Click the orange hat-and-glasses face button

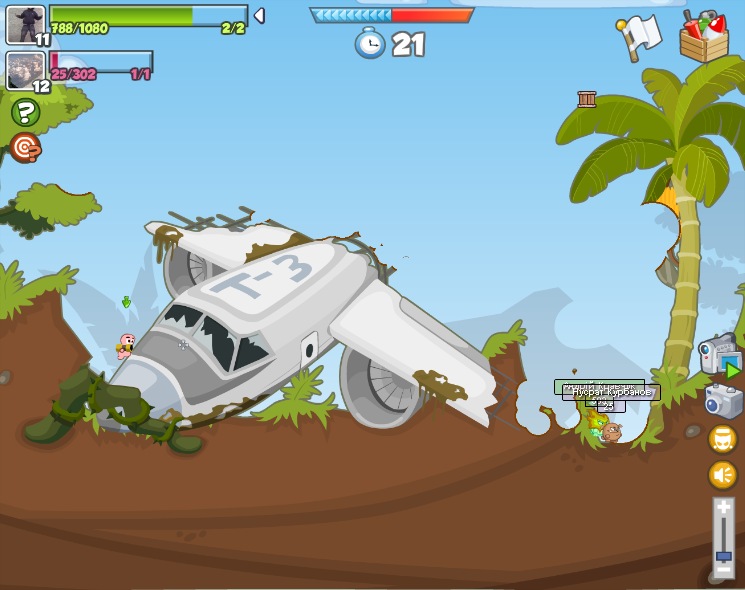(x=723, y=438)
